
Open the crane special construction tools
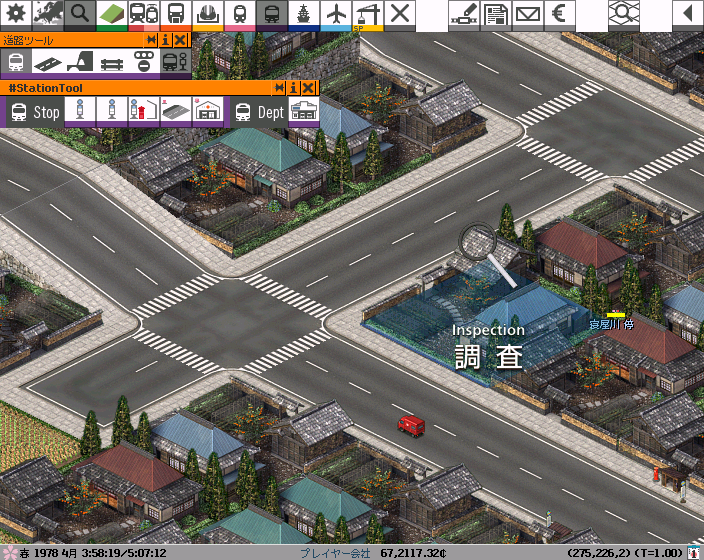click(368, 14)
